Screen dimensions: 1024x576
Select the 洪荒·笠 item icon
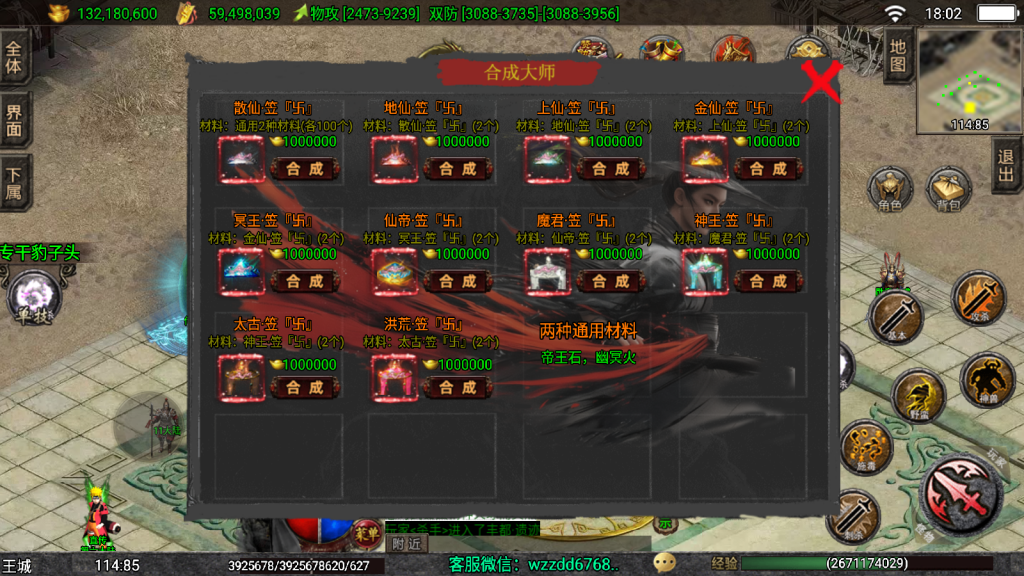pos(395,378)
